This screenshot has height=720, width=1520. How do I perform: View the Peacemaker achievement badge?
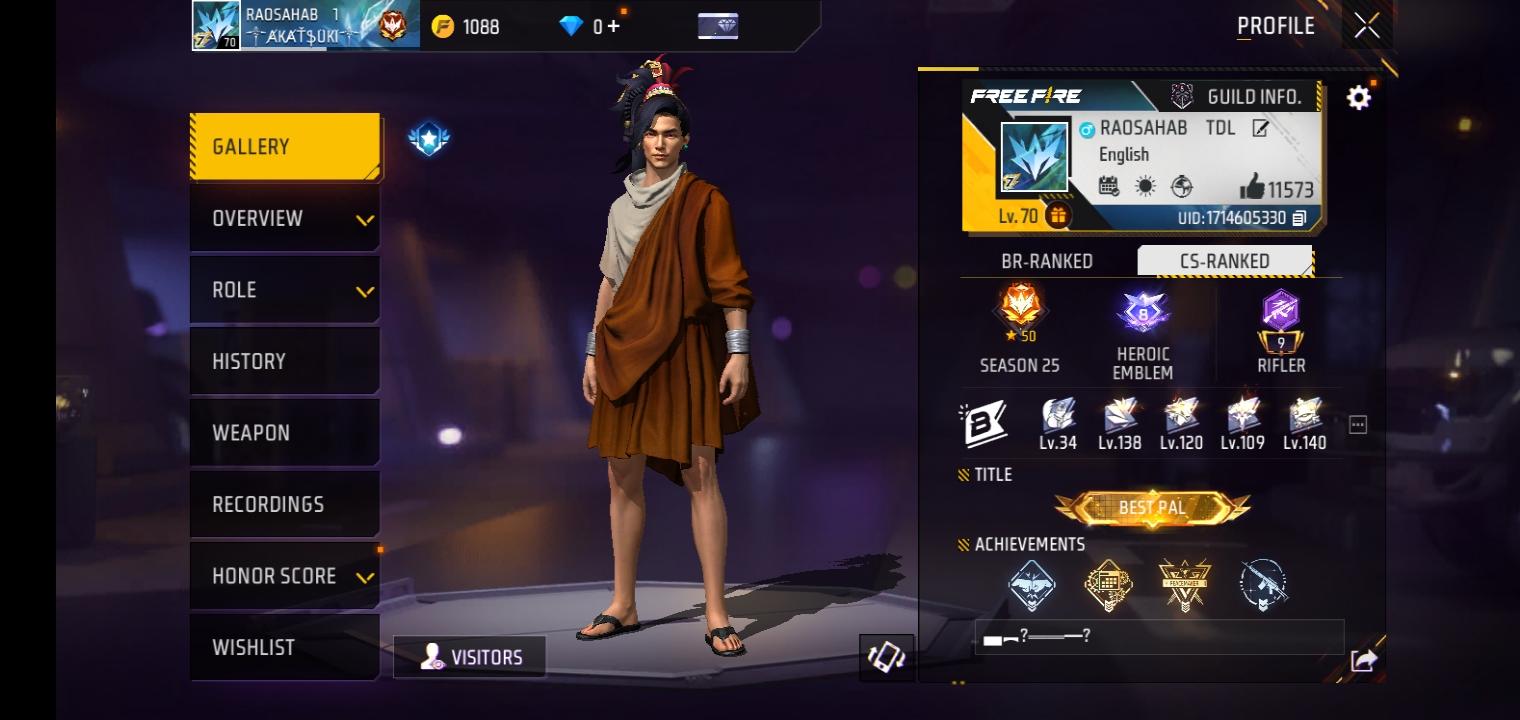click(1185, 585)
